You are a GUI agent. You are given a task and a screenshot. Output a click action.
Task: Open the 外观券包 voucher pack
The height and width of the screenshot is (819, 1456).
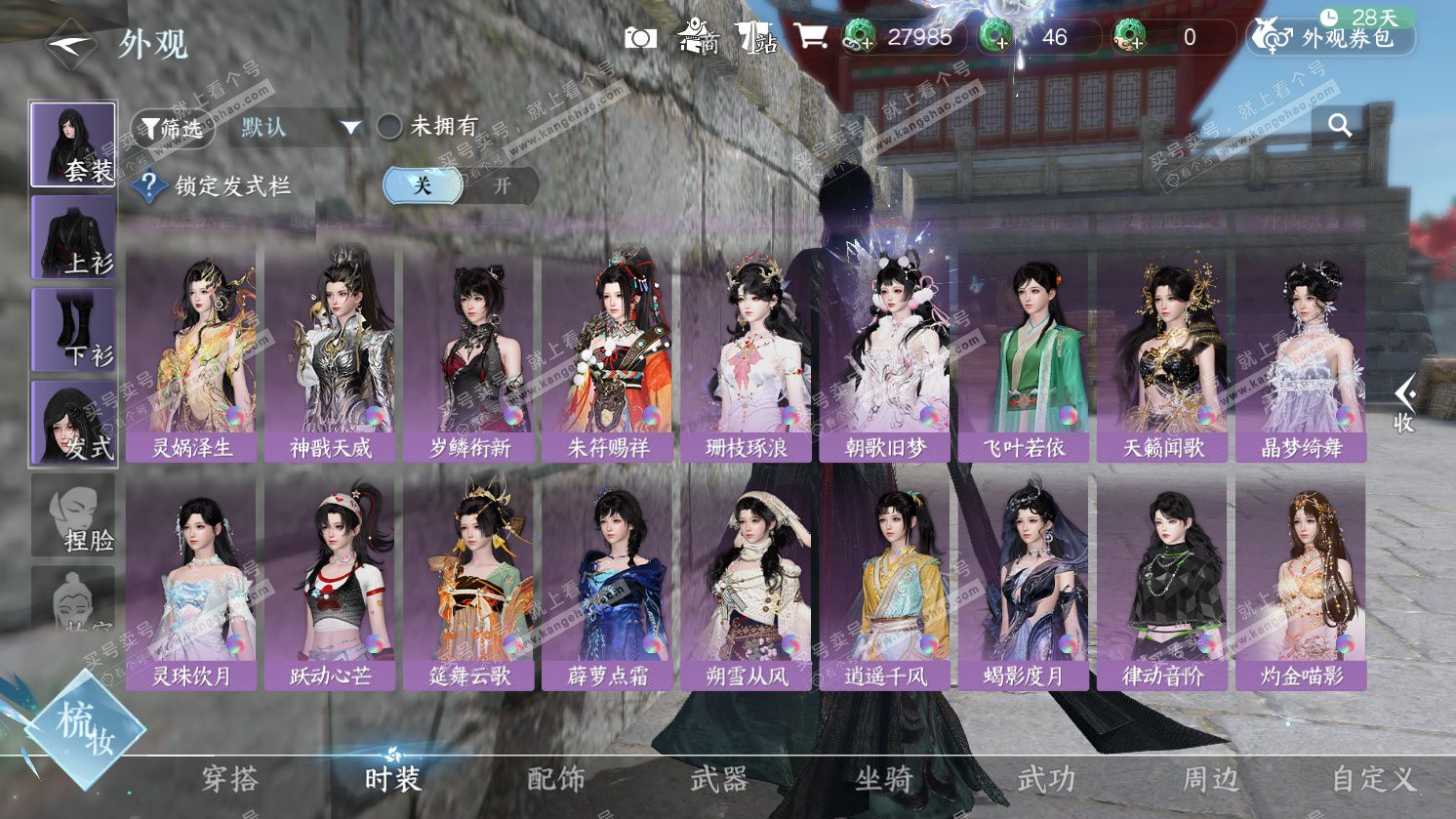1332,38
